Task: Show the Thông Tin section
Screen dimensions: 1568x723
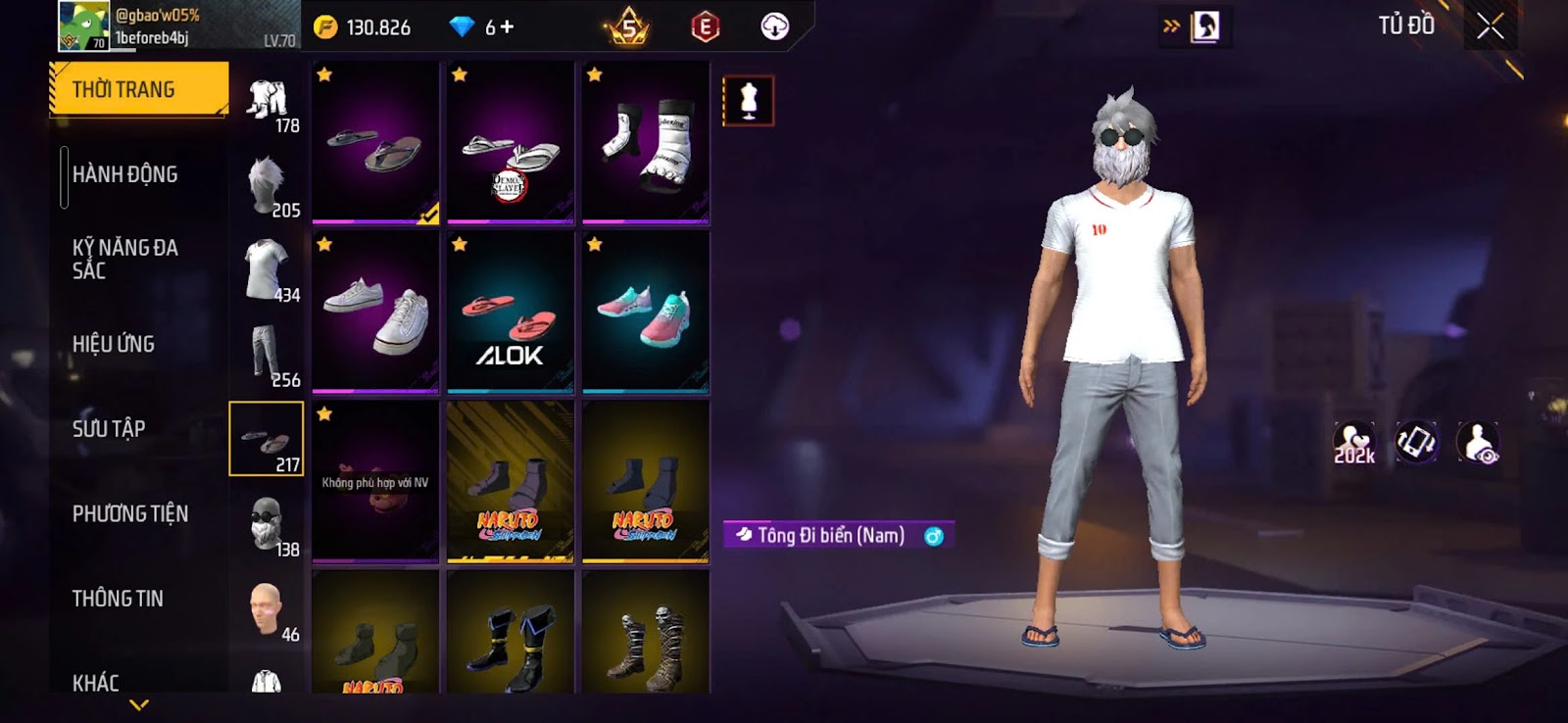Action: click(118, 598)
